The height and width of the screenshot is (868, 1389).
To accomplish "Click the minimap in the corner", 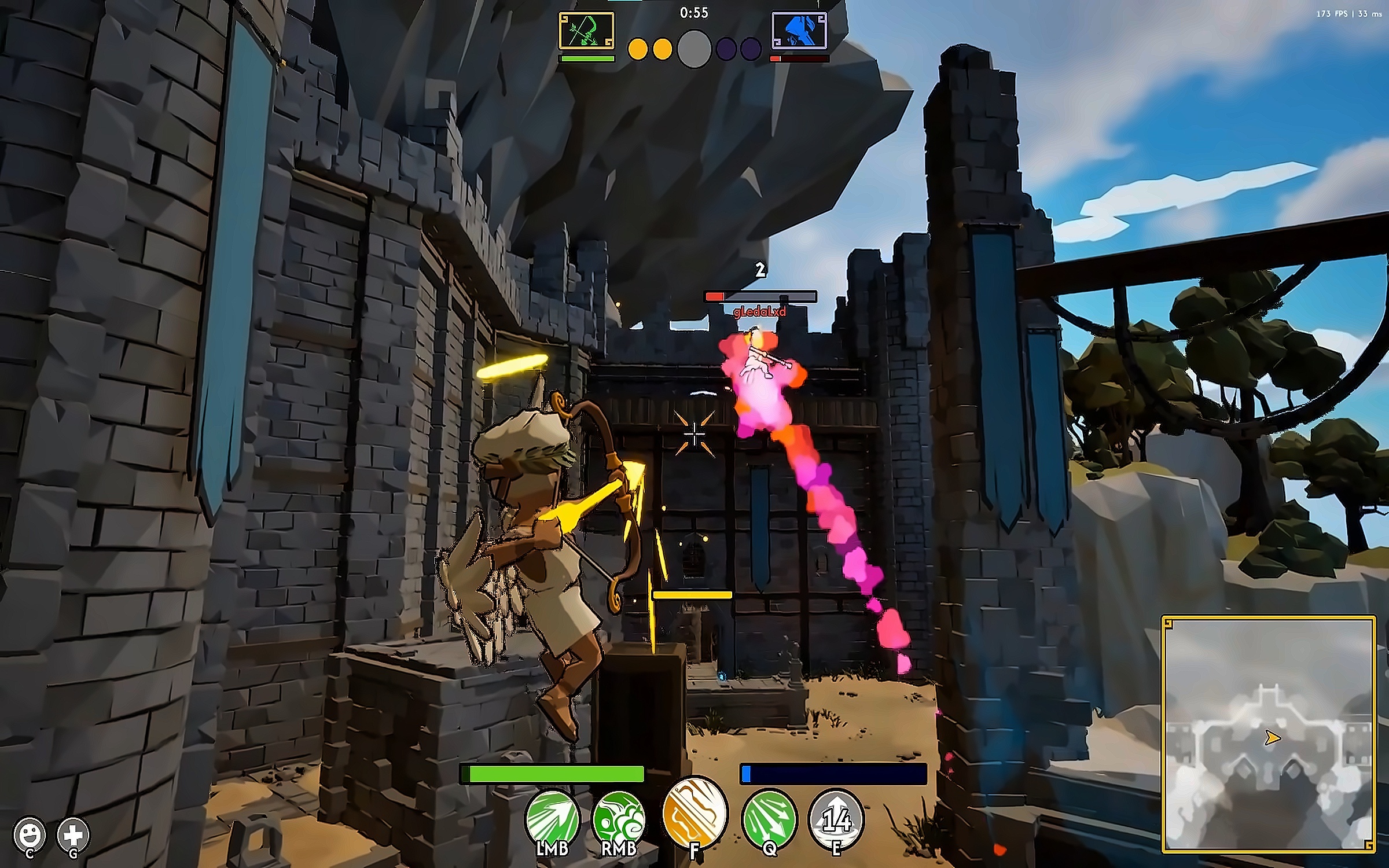I will point(1269,735).
